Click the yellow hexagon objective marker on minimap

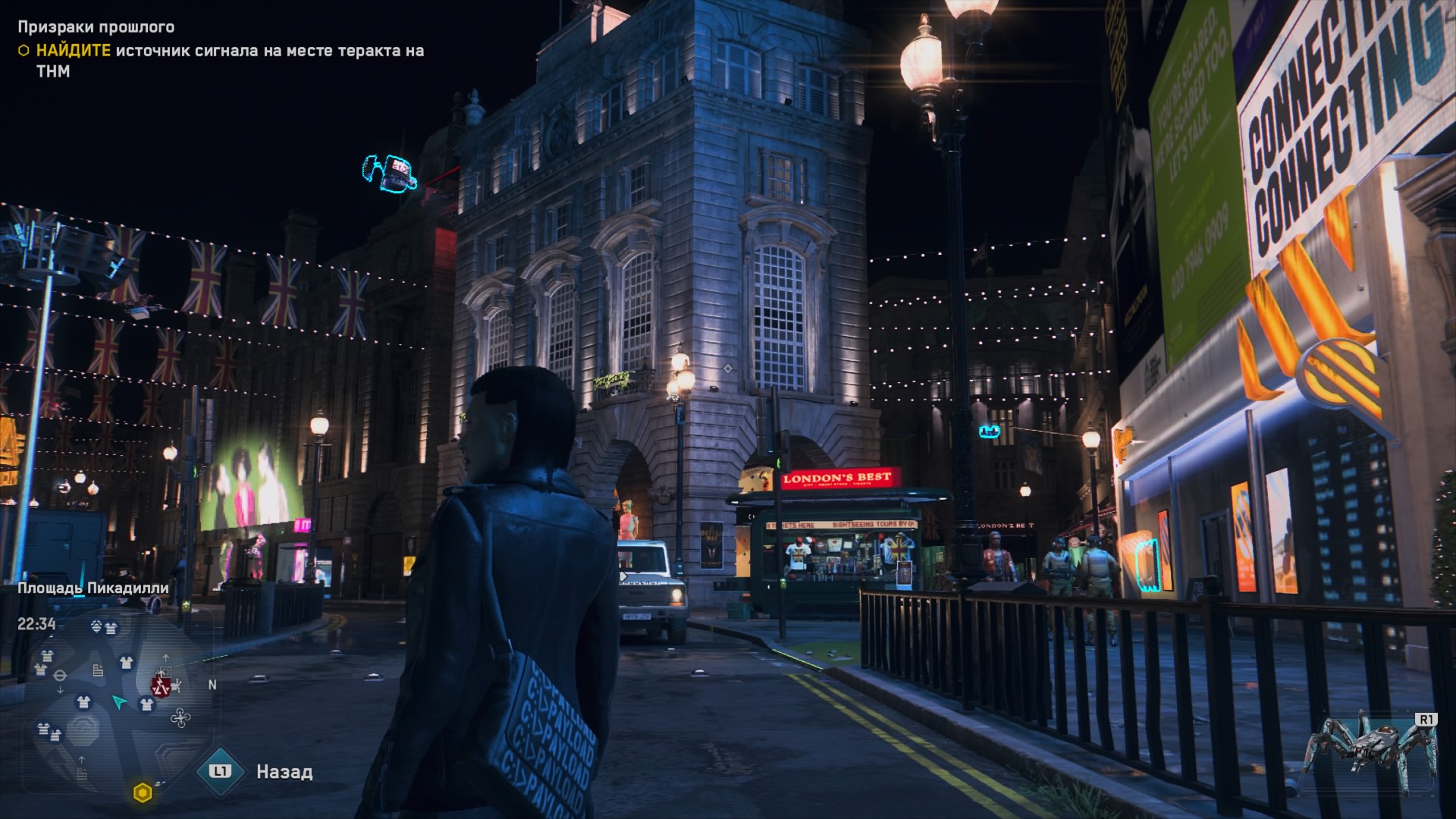[x=142, y=793]
